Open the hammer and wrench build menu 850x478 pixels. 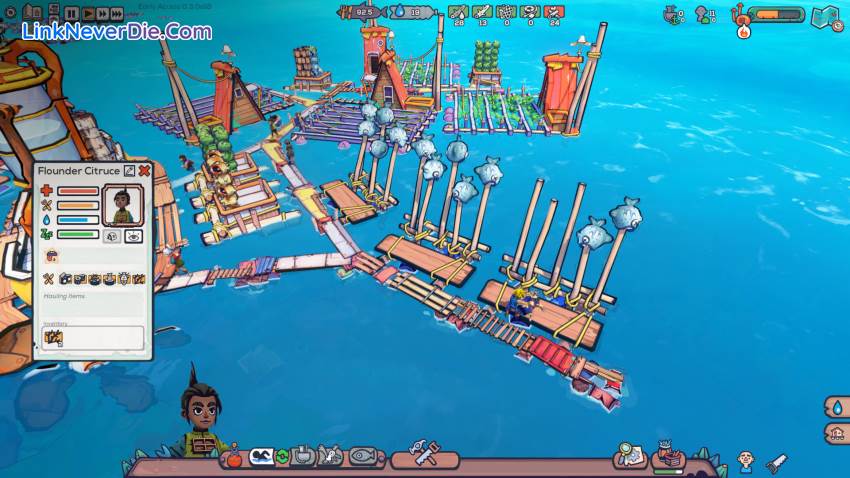(423, 456)
